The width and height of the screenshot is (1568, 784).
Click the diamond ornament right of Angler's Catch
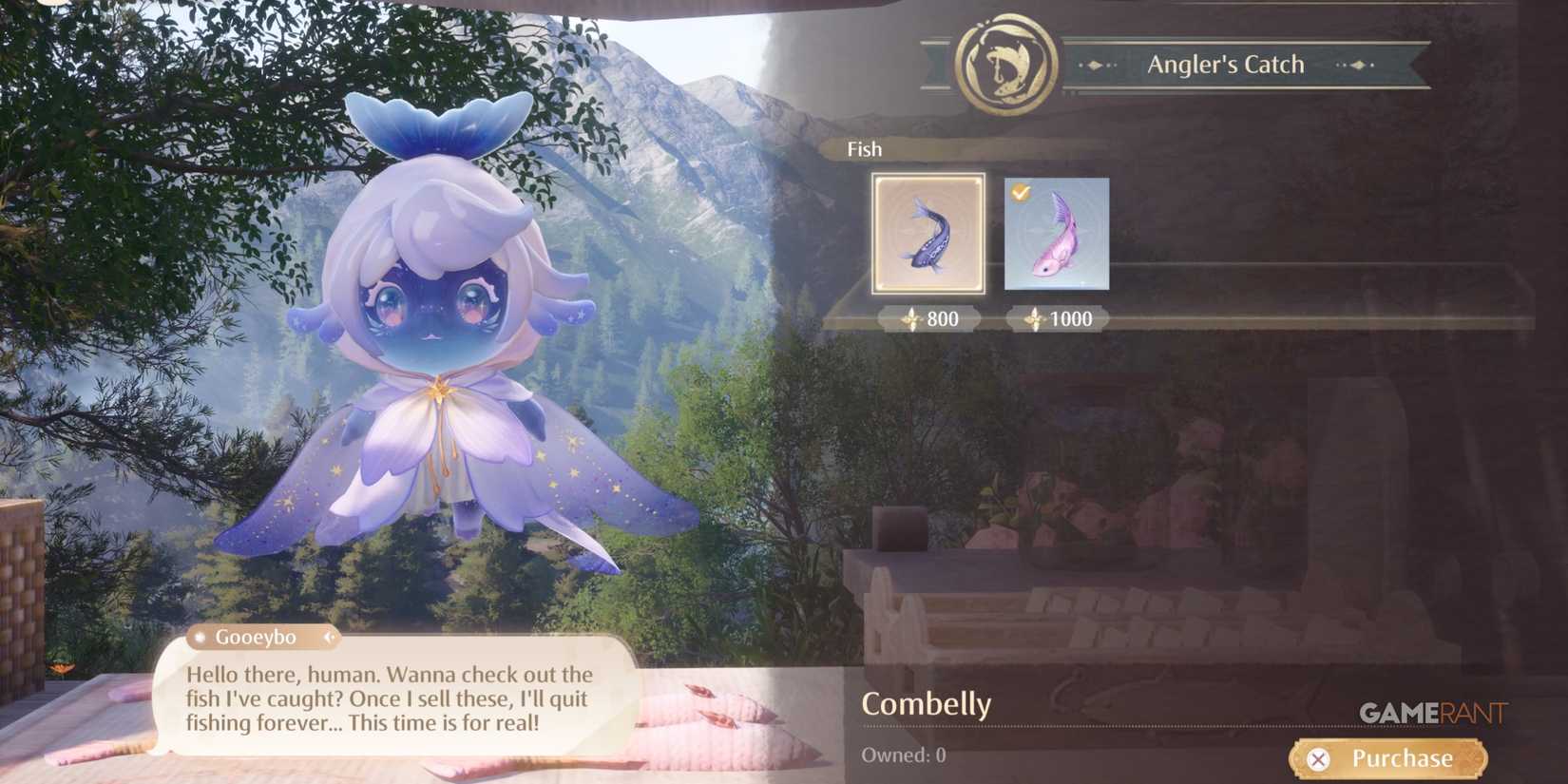(x=1361, y=65)
